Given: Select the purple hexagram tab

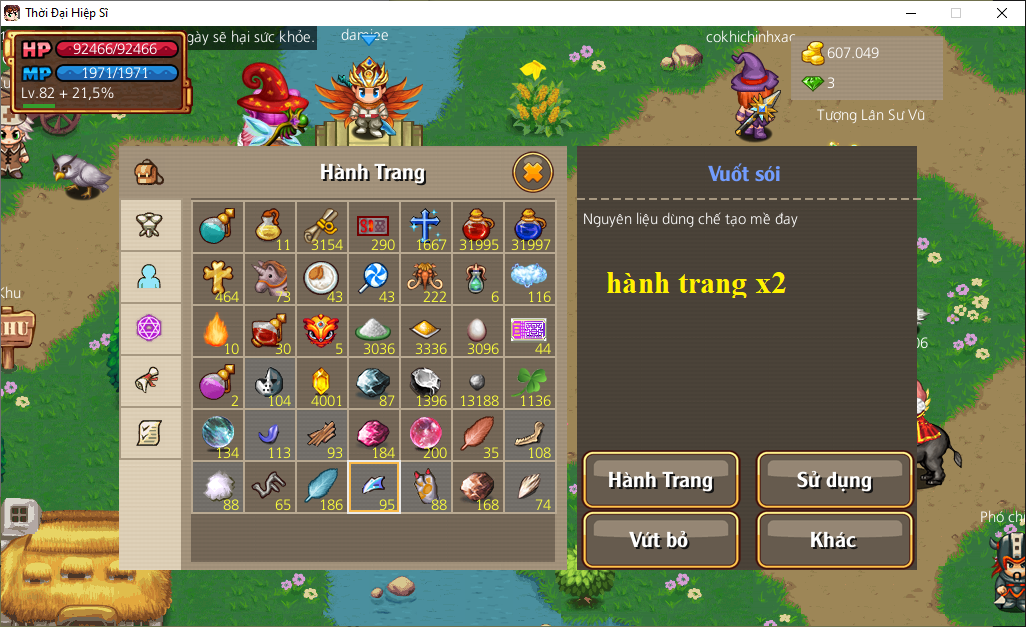Looking at the screenshot, I should [x=150, y=329].
